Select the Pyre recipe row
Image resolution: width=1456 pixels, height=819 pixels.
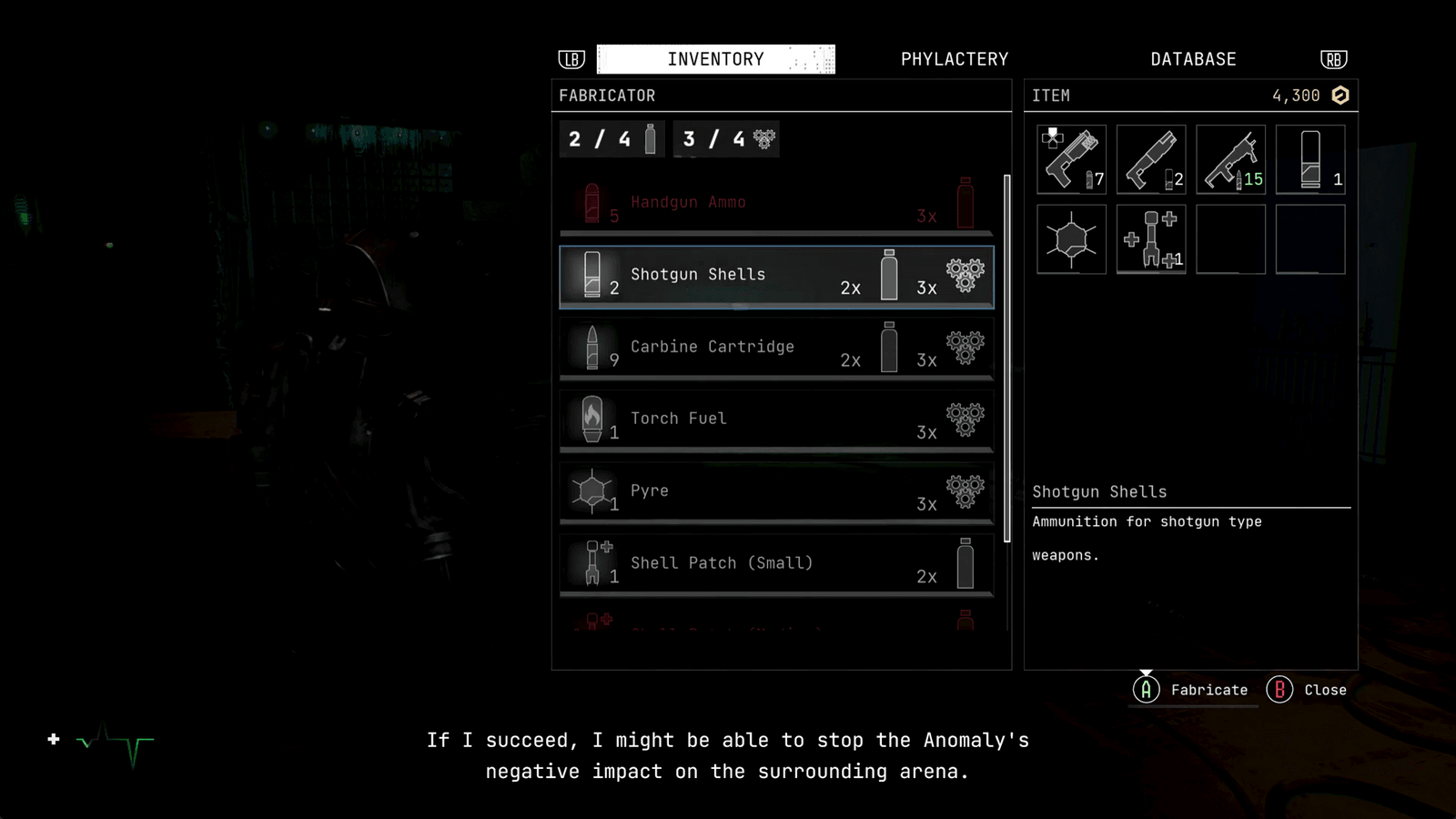(x=776, y=491)
